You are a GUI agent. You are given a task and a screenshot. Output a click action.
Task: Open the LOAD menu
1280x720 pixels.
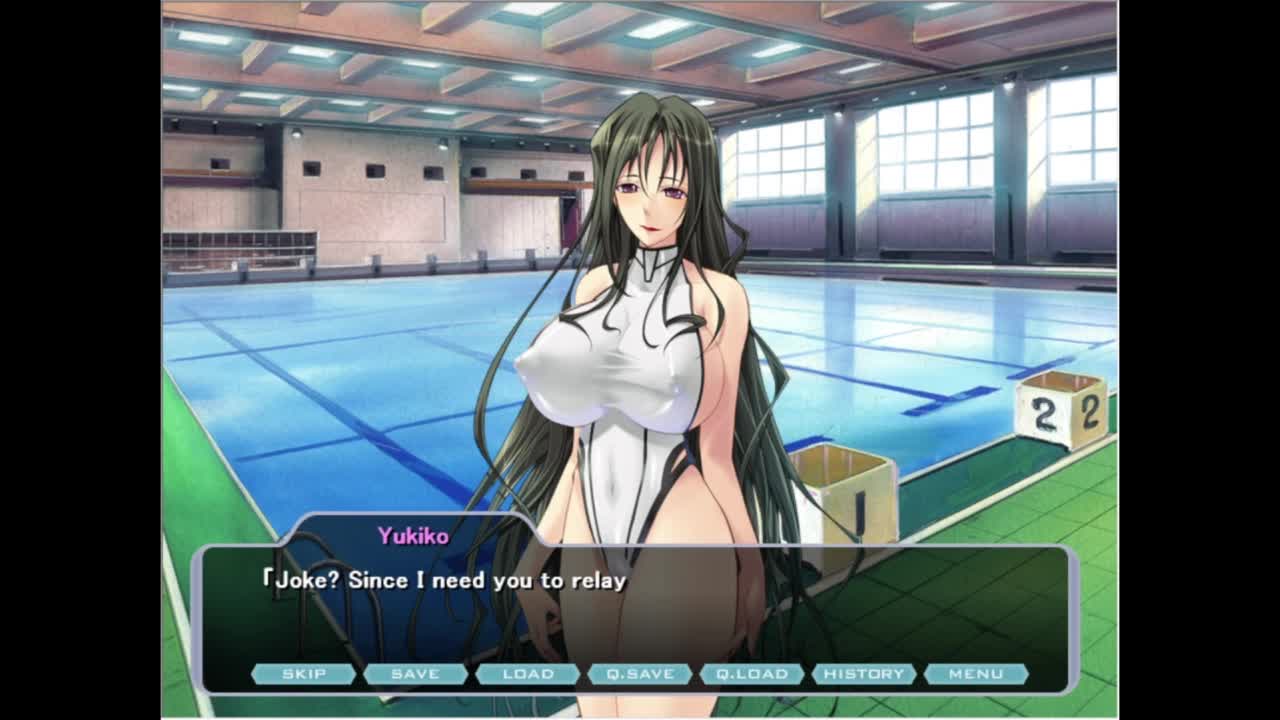tap(528, 674)
